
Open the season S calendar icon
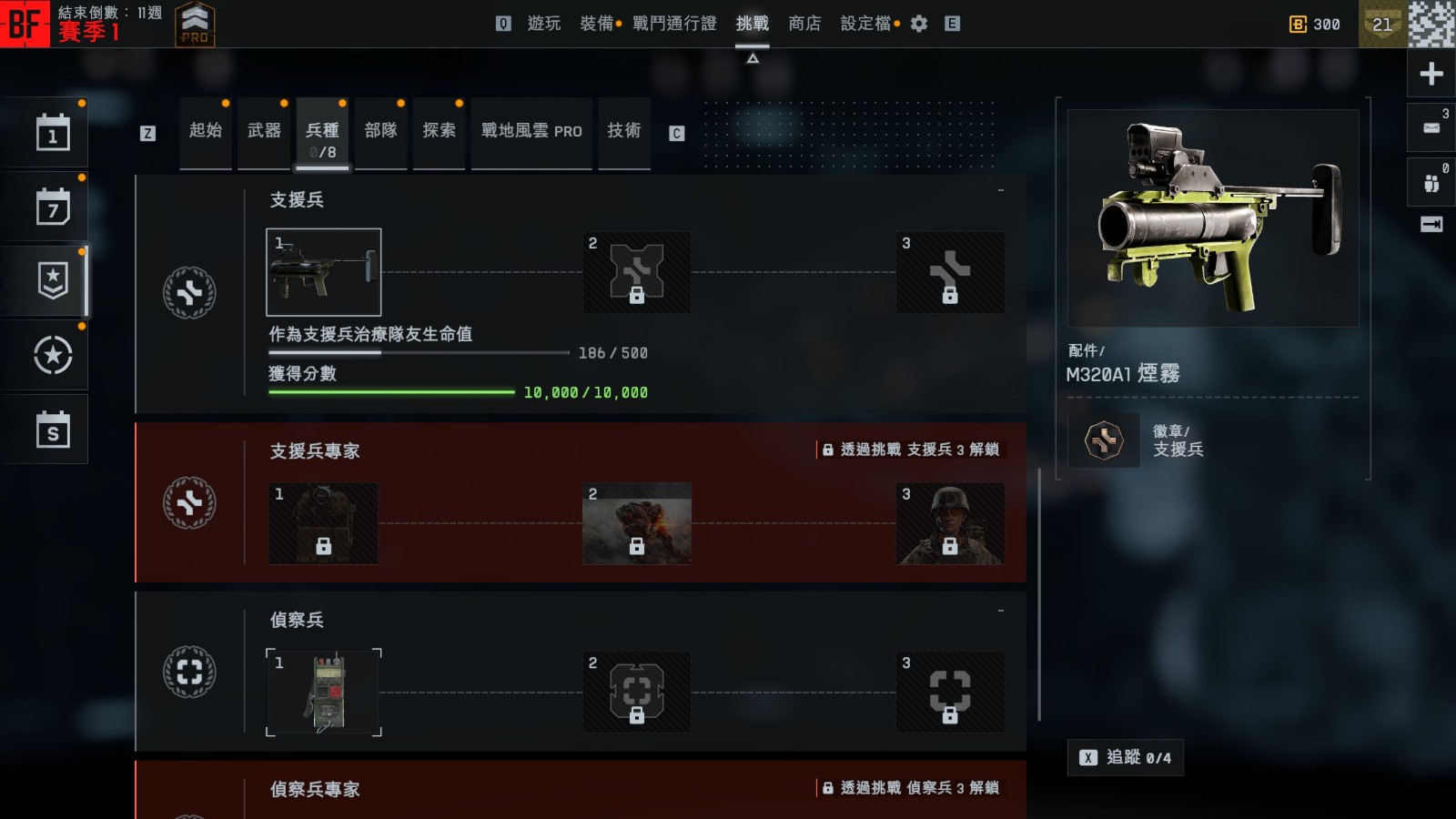(x=53, y=430)
